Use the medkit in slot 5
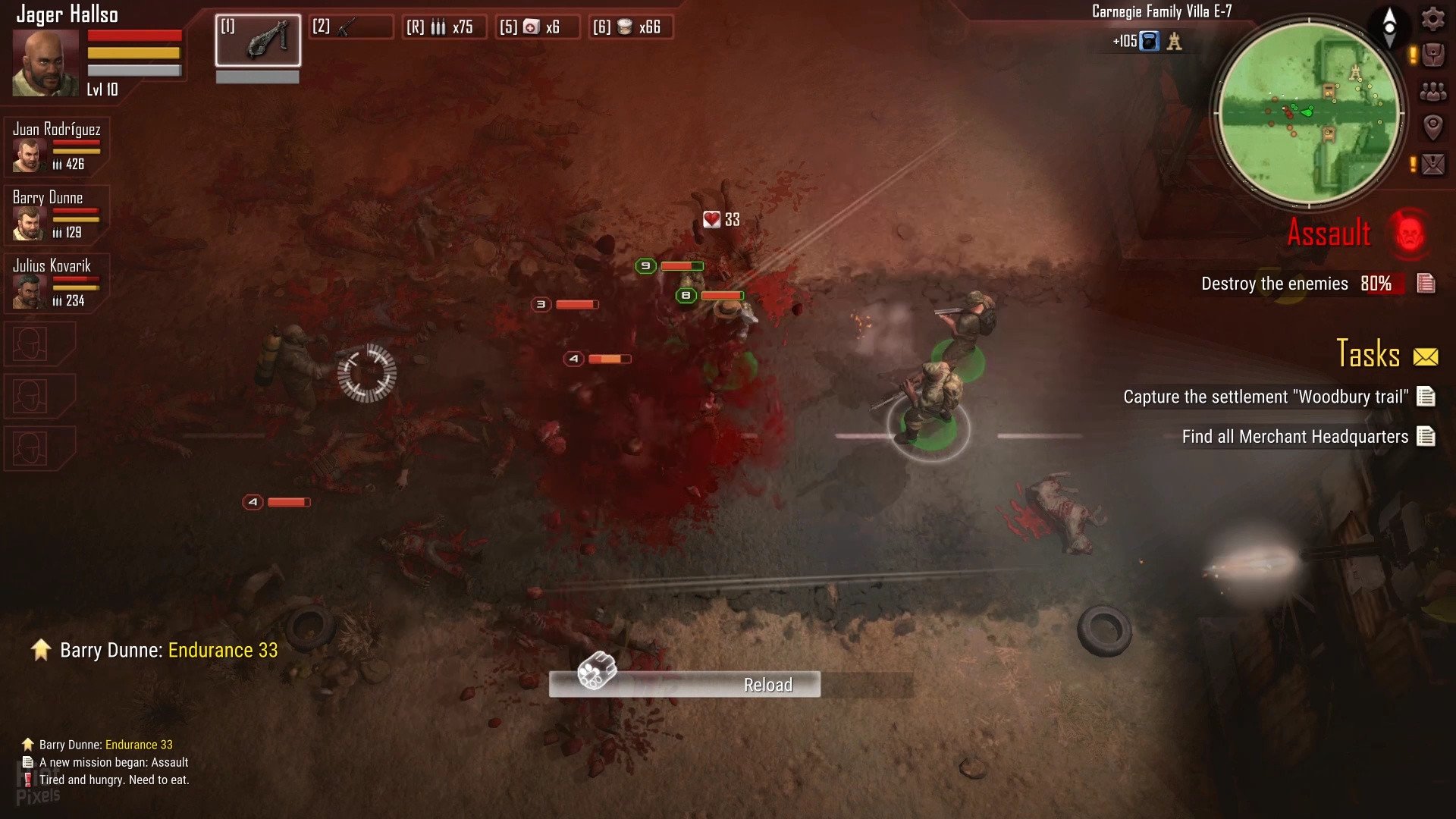Image resolution: width=1456 pixels, height=819 pixels. pyautogui.click(x=537, y=27)
